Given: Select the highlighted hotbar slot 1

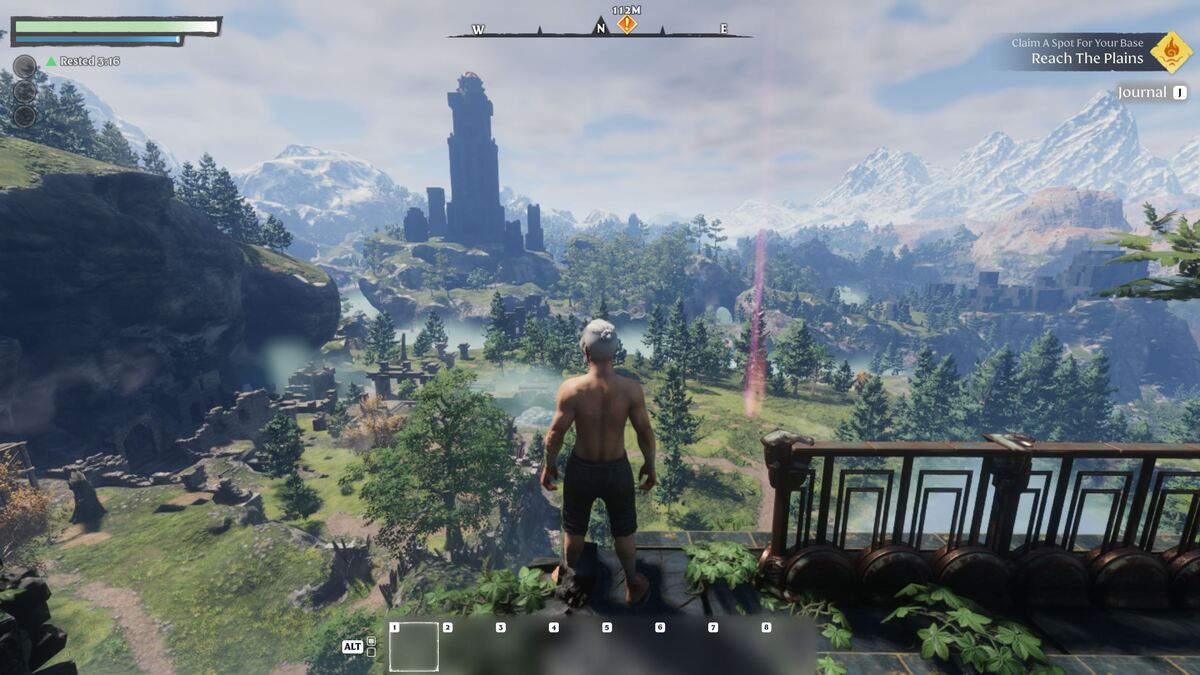Looking at the screenshot, I should pos(414,647).
